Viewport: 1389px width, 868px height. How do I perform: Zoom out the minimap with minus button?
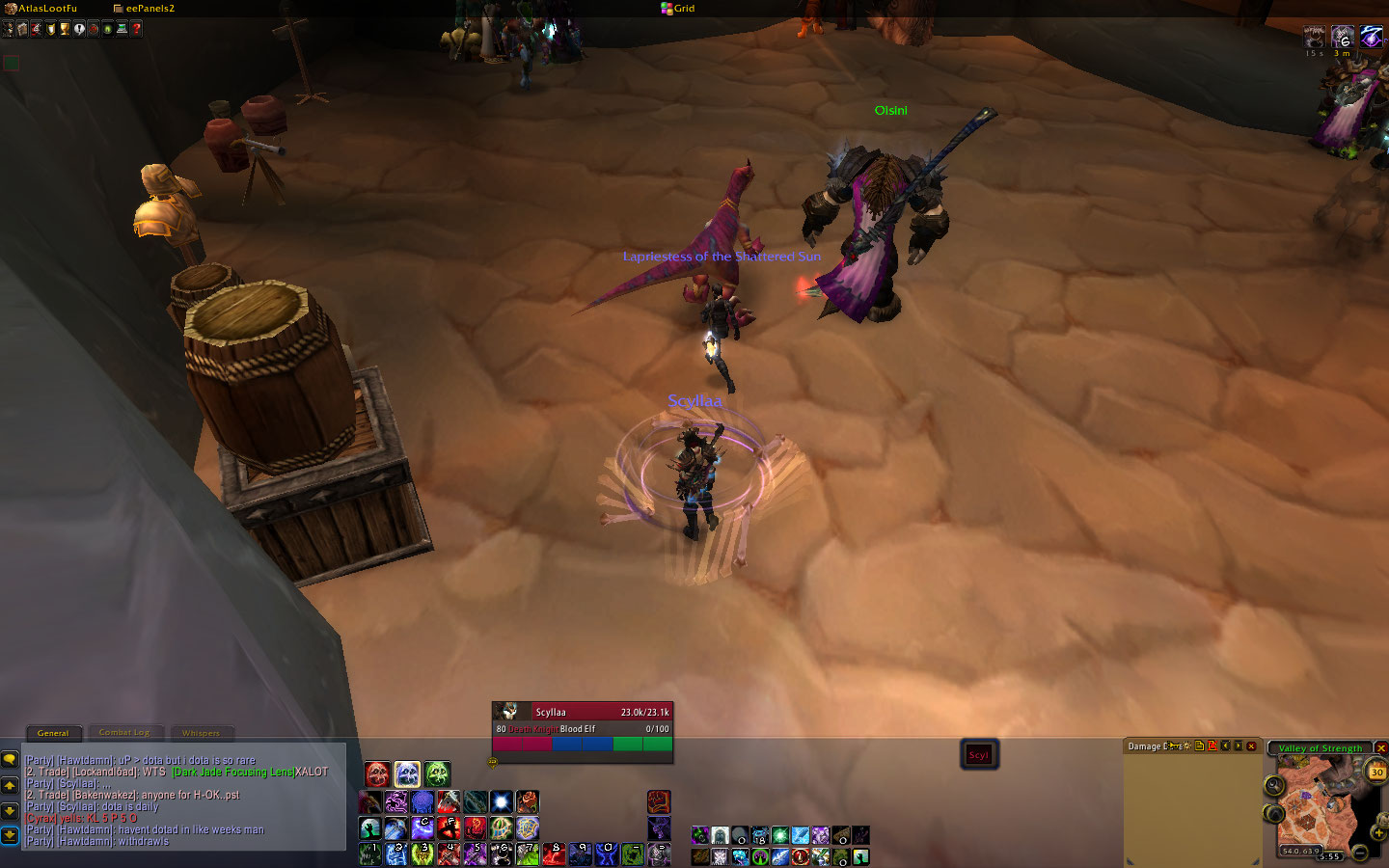click(1359, 853)
